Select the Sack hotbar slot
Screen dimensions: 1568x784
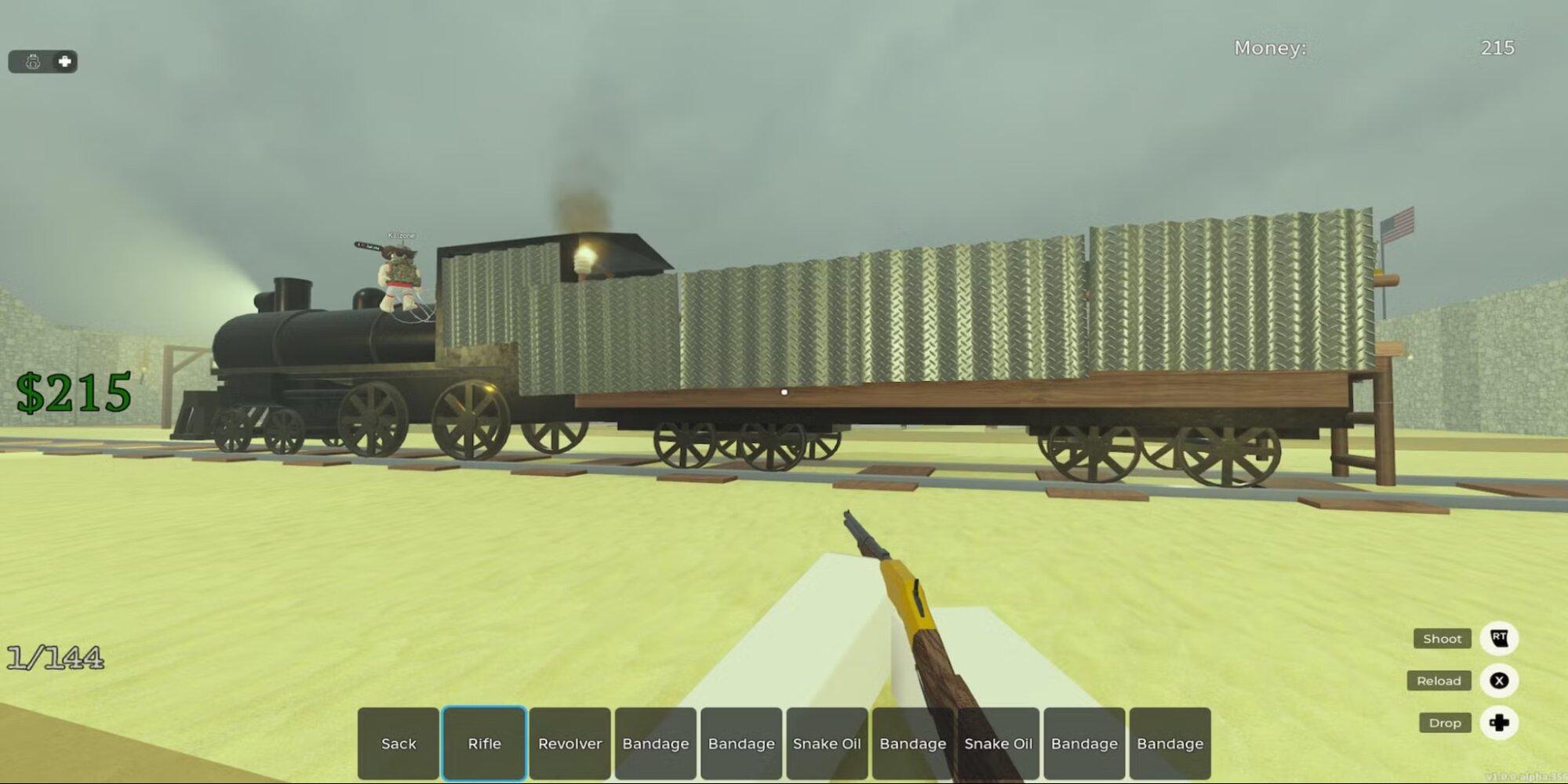pyautogui.click(x=398, y=743)
